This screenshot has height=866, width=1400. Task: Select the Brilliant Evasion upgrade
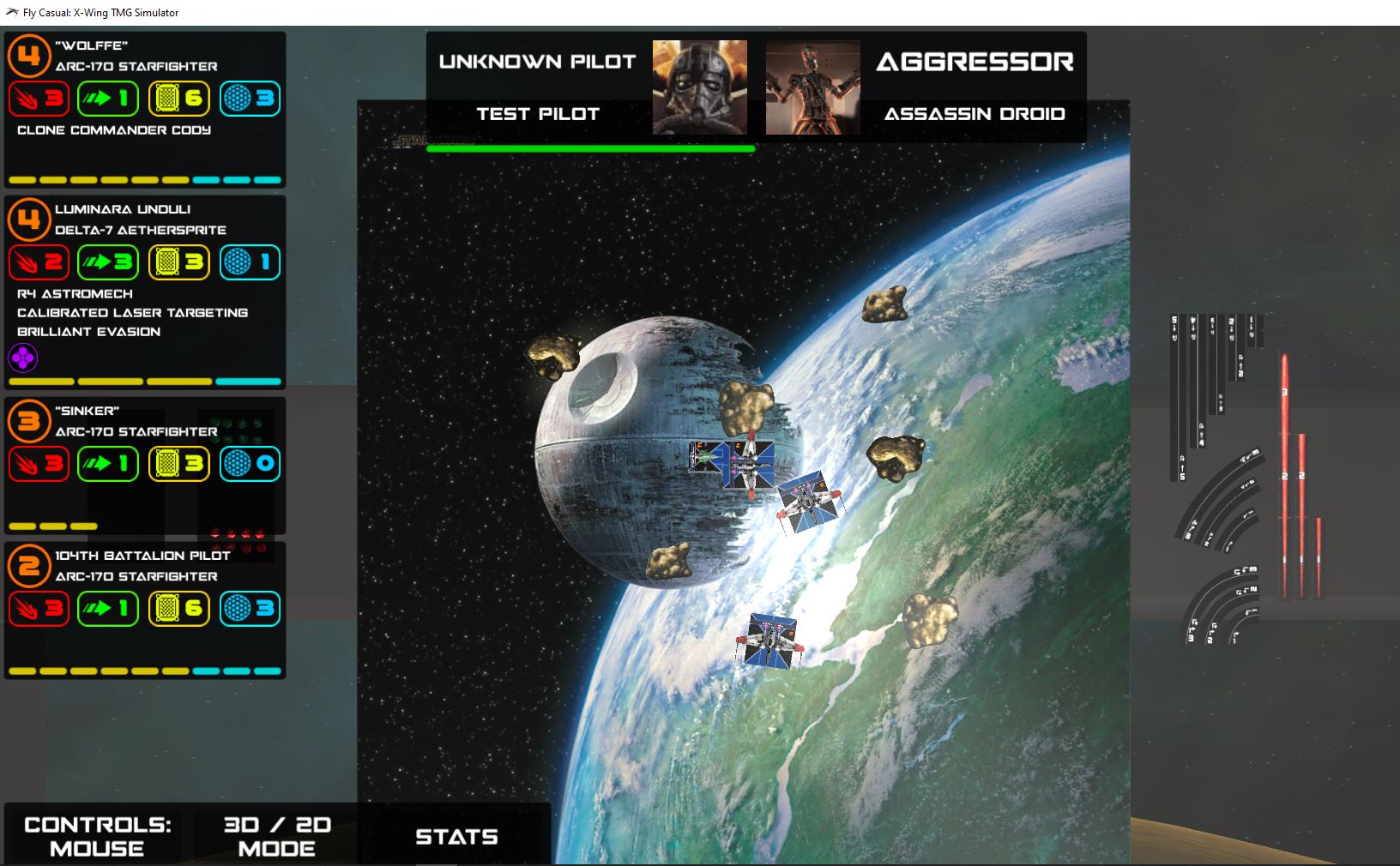coord(89,332)
